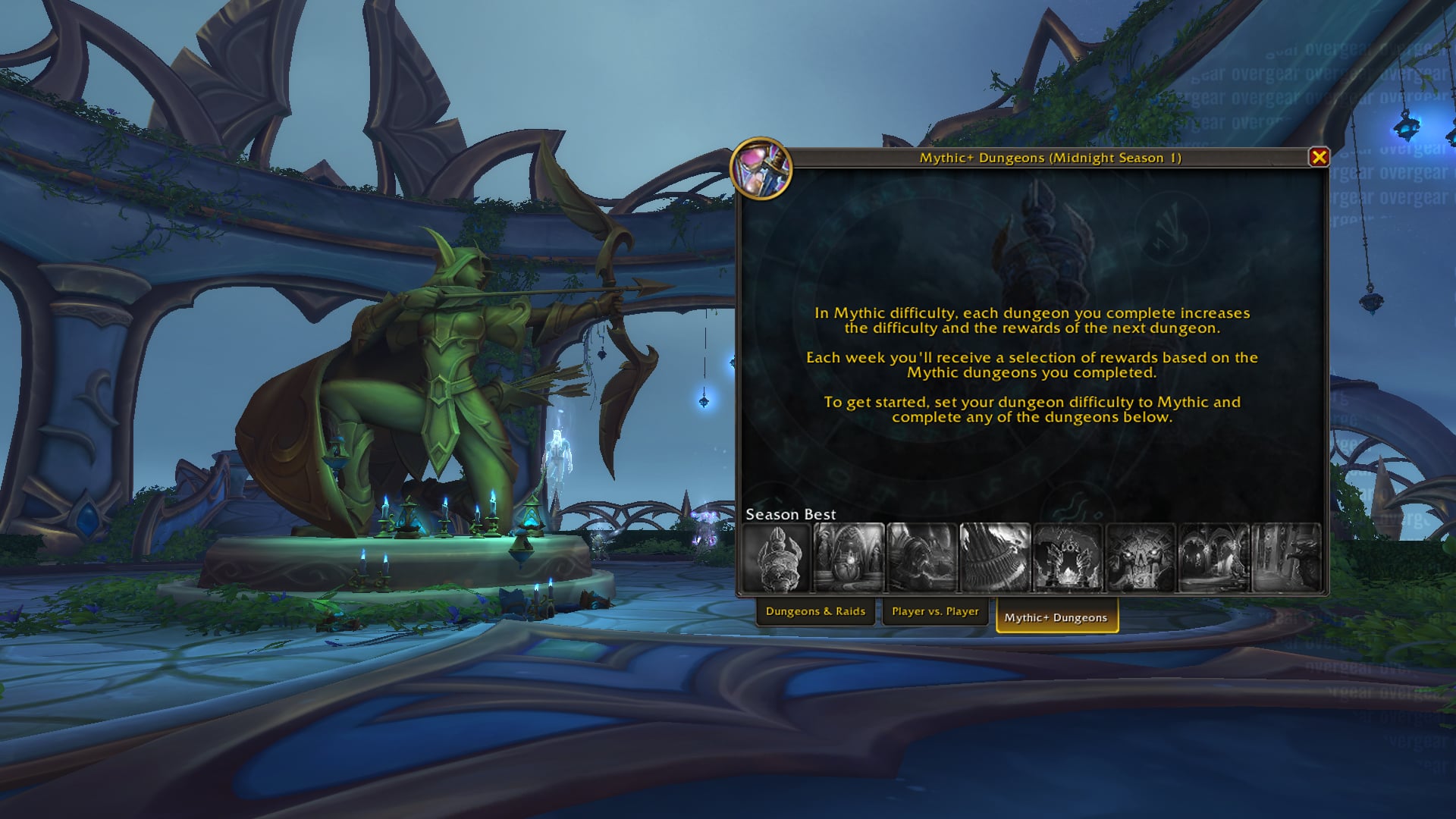Click the ghostly spirit NPC near the statue

(x=559, y=455)
